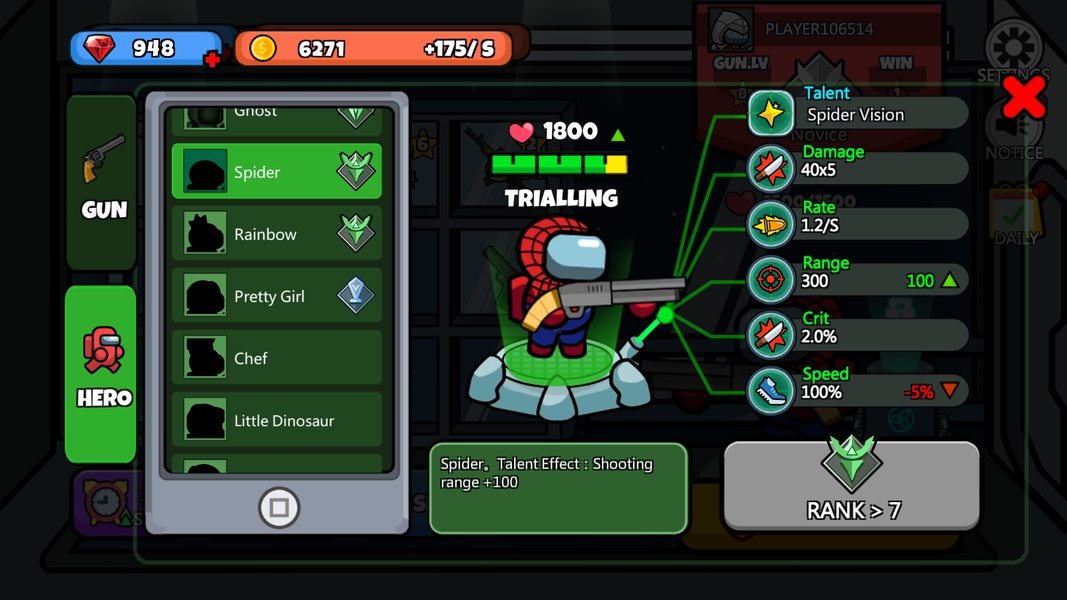The image size is (1067, 600).
Task: Click the Crit stat icon
Action: [x=771, y=336]
